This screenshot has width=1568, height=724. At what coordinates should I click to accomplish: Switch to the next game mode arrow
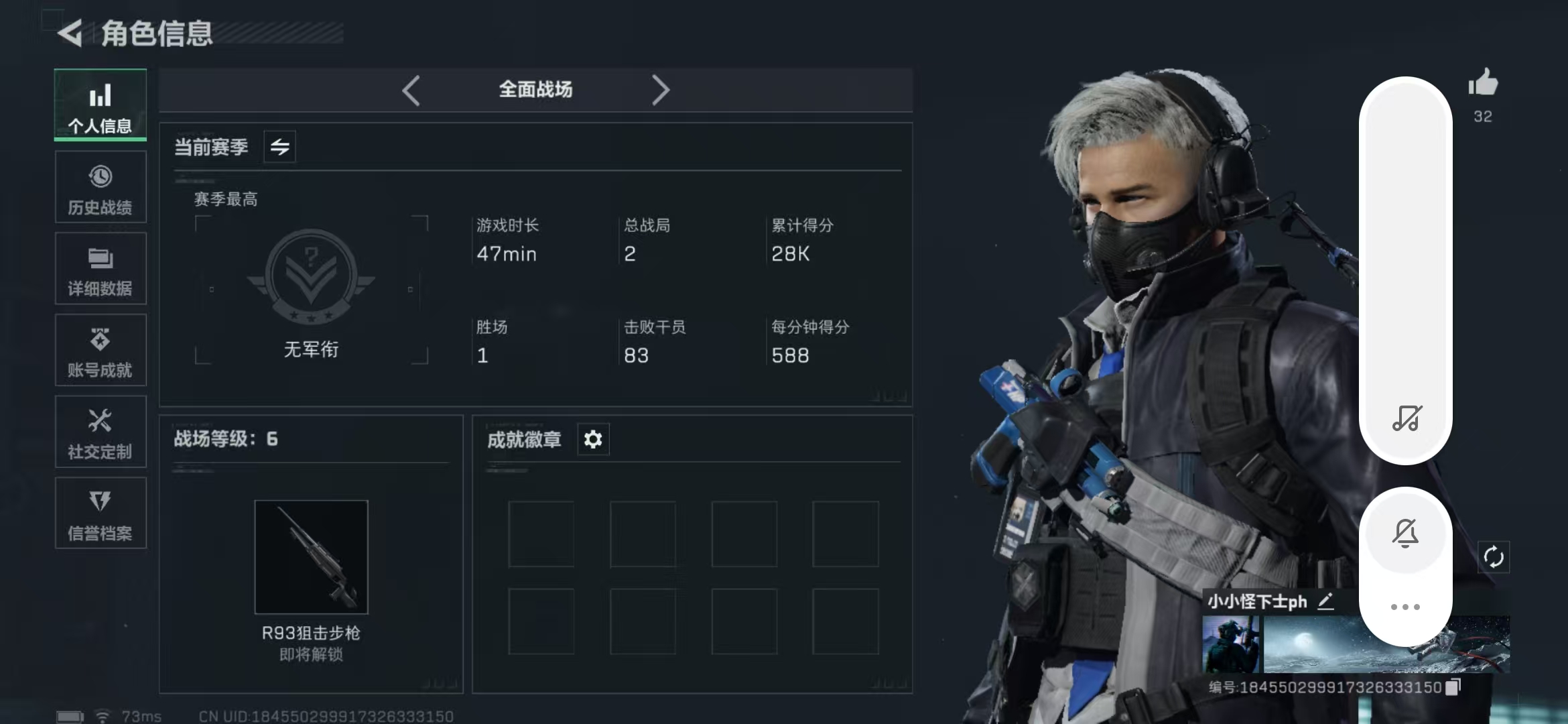pyautogui.click(x=660, y=90)
